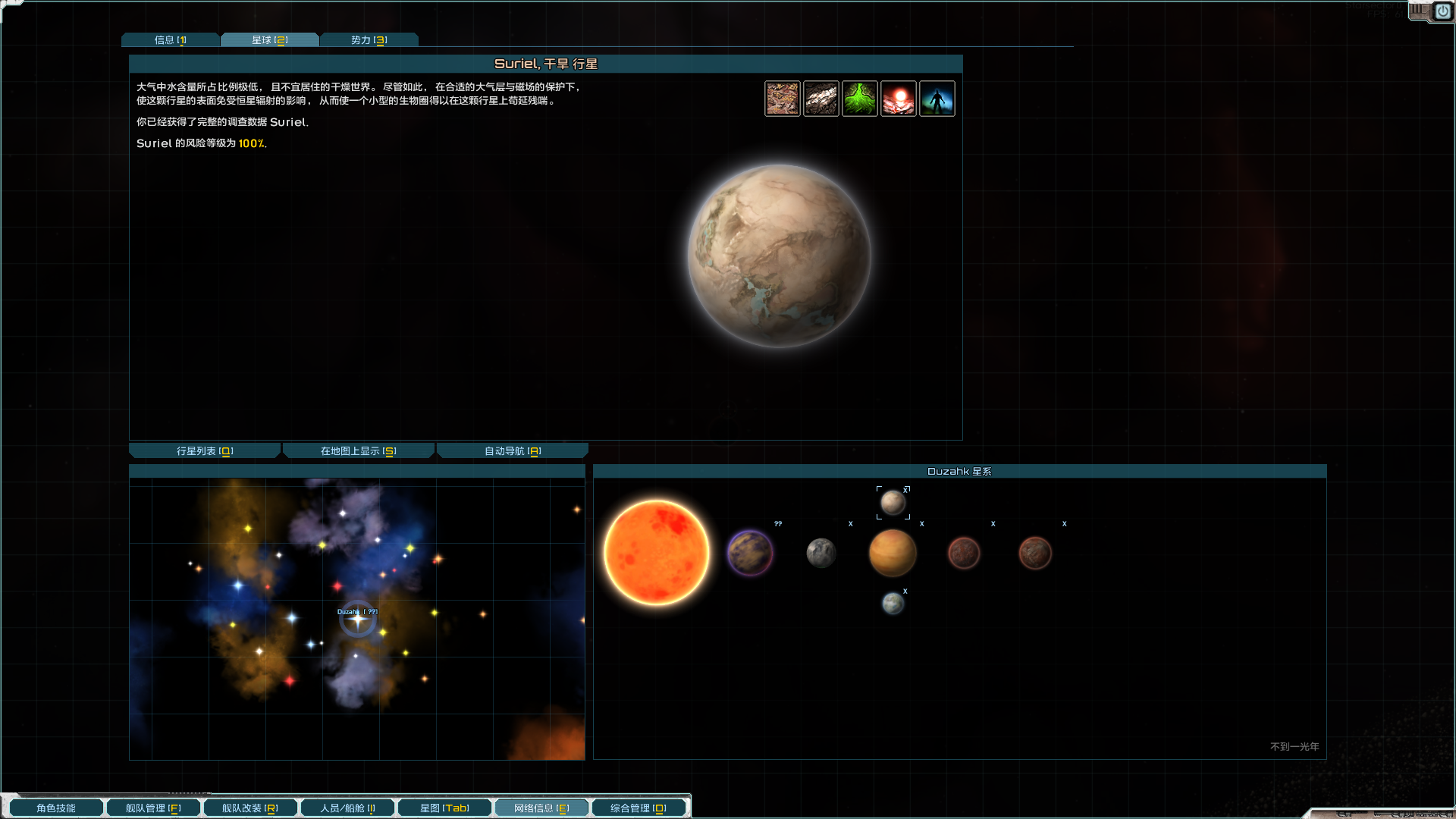The height and width of the screenshot is (819, 1456).
Task: Inspect the blue humanoid silhouette condition icon
Action: pyautogui.click(x=937, y=99)
